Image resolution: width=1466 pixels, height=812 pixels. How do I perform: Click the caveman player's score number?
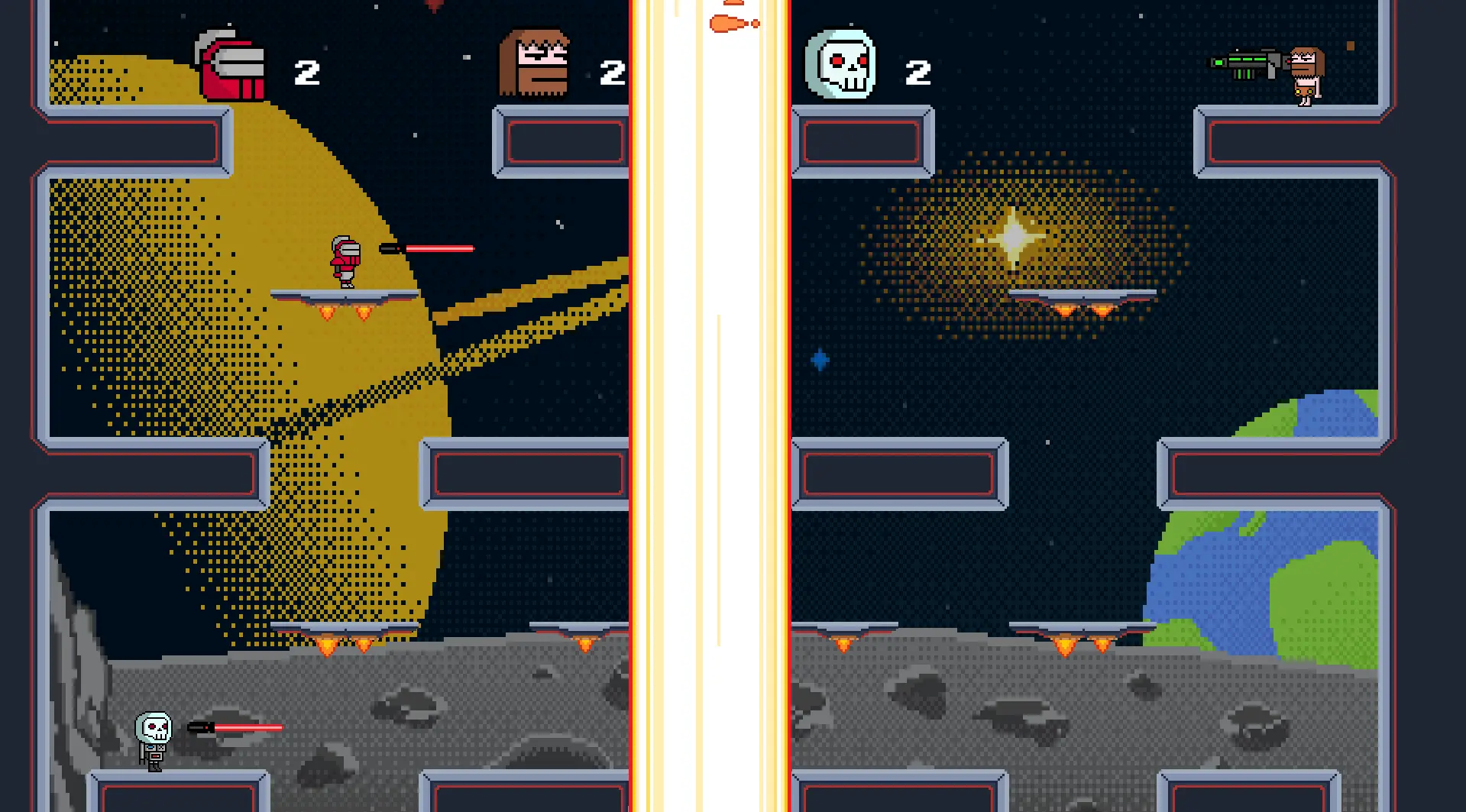(x=611, y=73)
